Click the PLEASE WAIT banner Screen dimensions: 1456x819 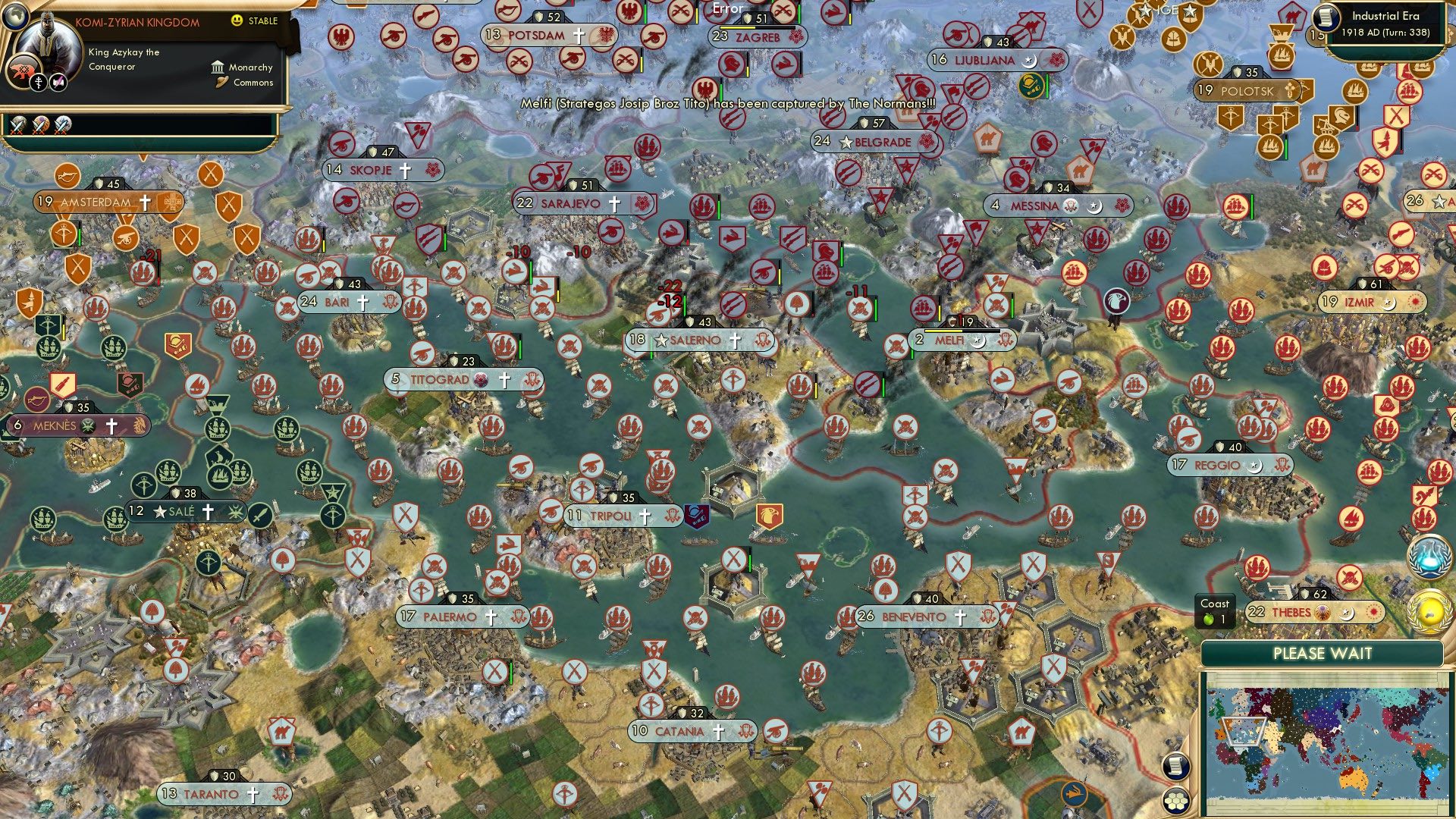pos(1323,653)
